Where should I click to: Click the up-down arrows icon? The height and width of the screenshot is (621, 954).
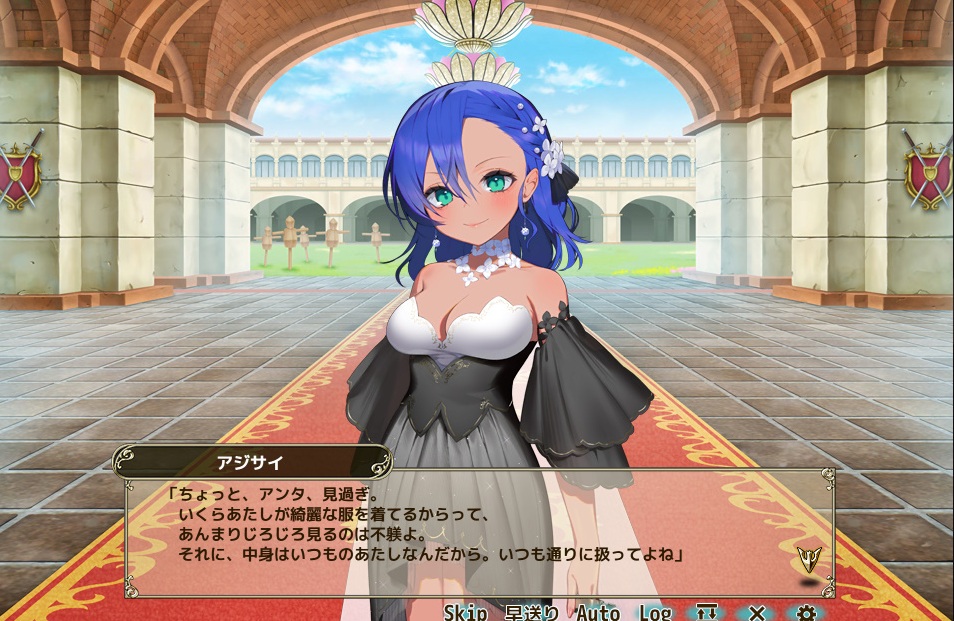click(x=708, y=612)
